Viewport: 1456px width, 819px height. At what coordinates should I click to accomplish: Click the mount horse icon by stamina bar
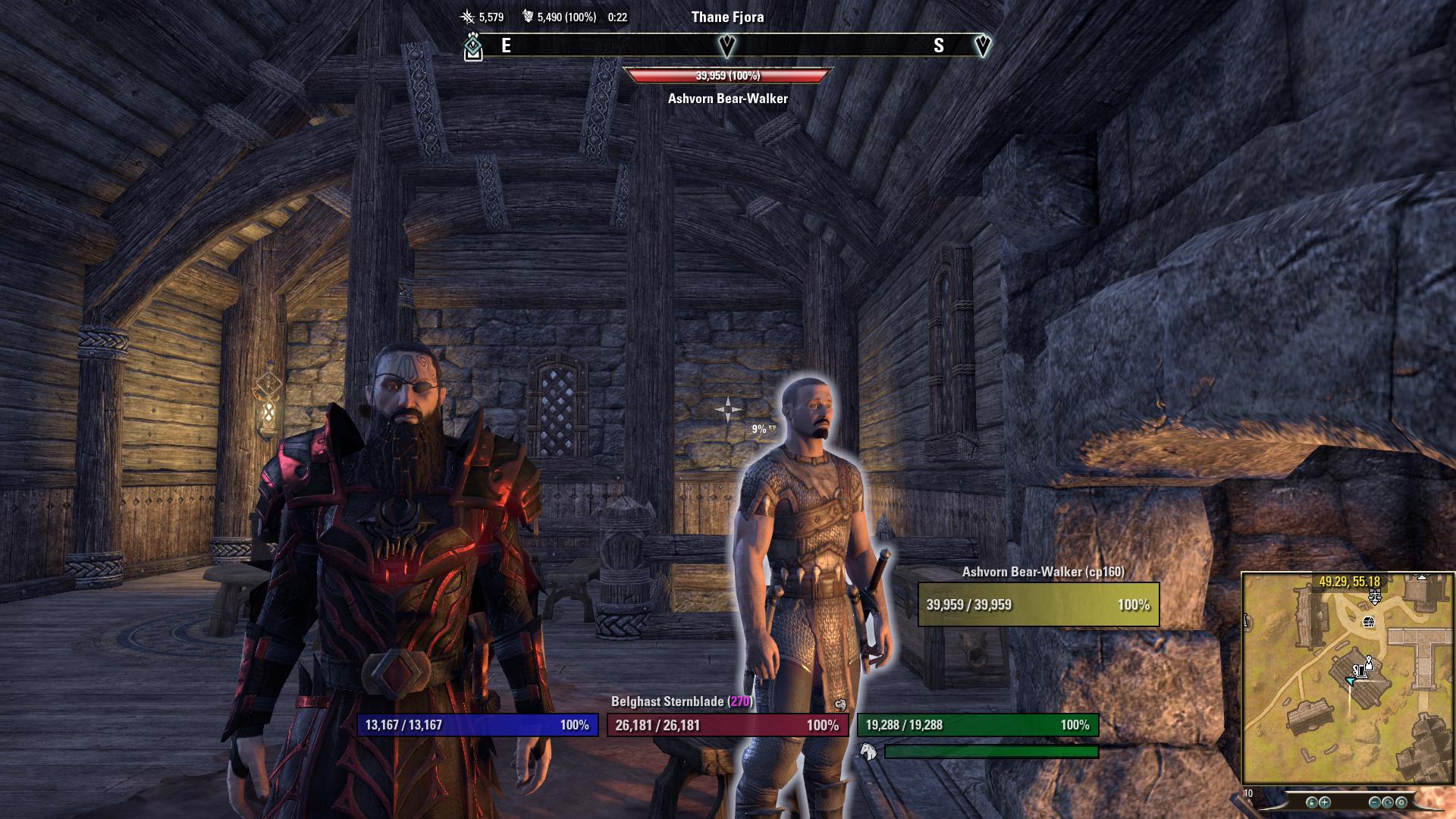pyautogui.click(x=868, y=752)
